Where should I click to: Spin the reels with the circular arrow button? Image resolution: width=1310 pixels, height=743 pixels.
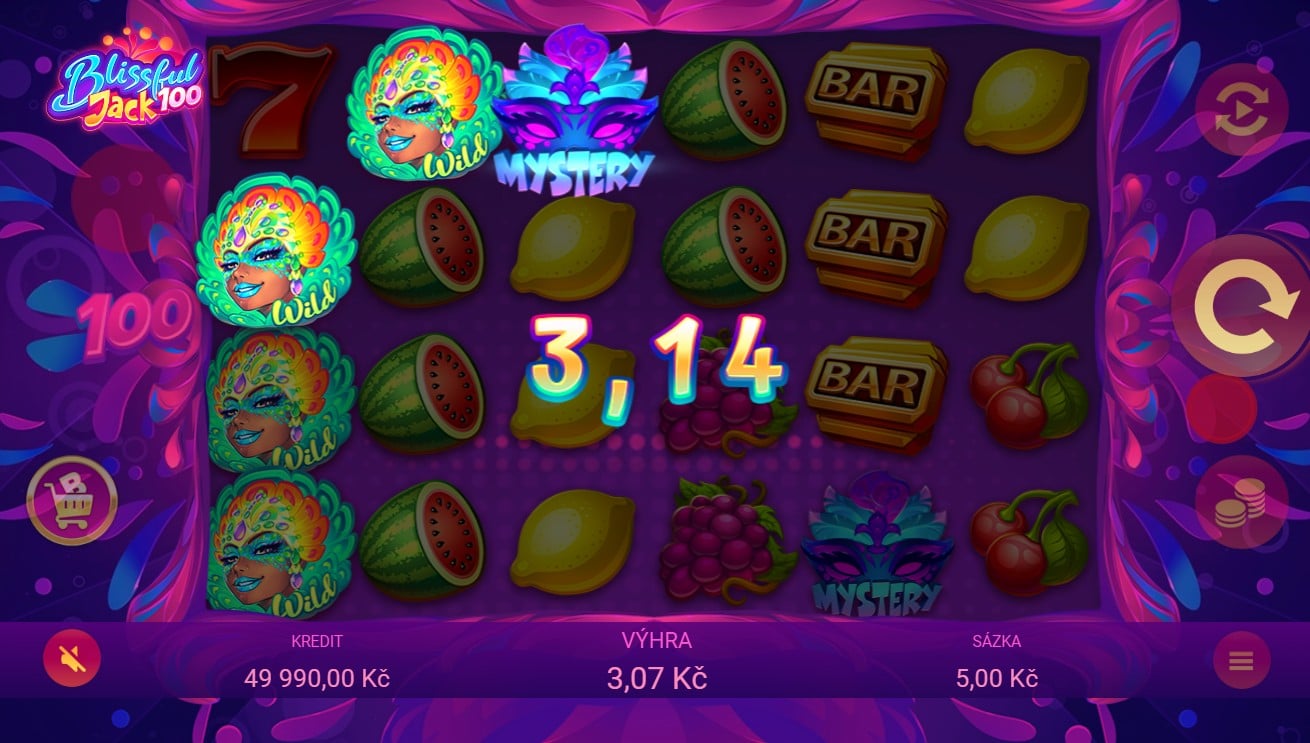point(1240,306)
